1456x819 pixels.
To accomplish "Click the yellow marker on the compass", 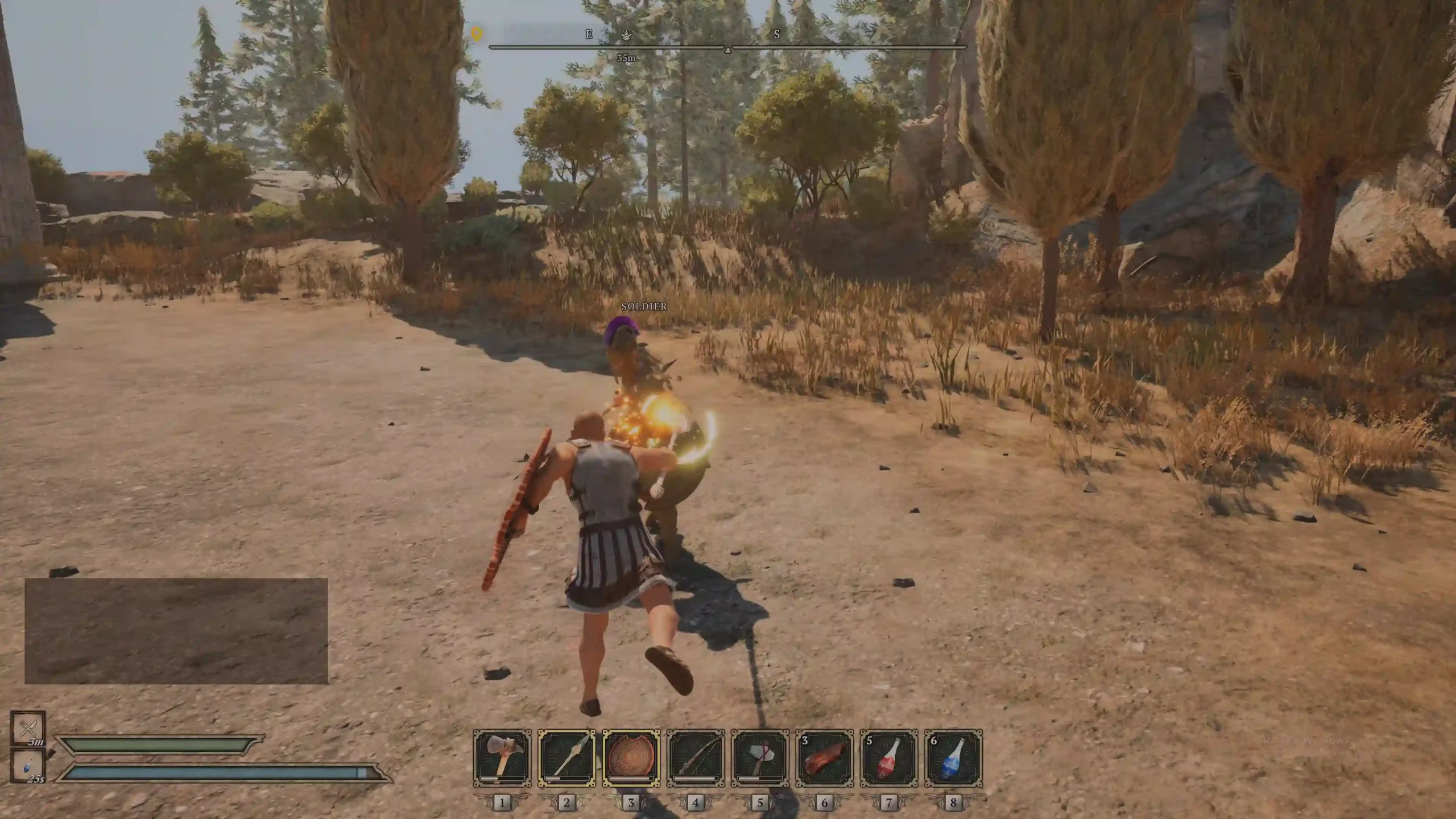I will 477,34.
